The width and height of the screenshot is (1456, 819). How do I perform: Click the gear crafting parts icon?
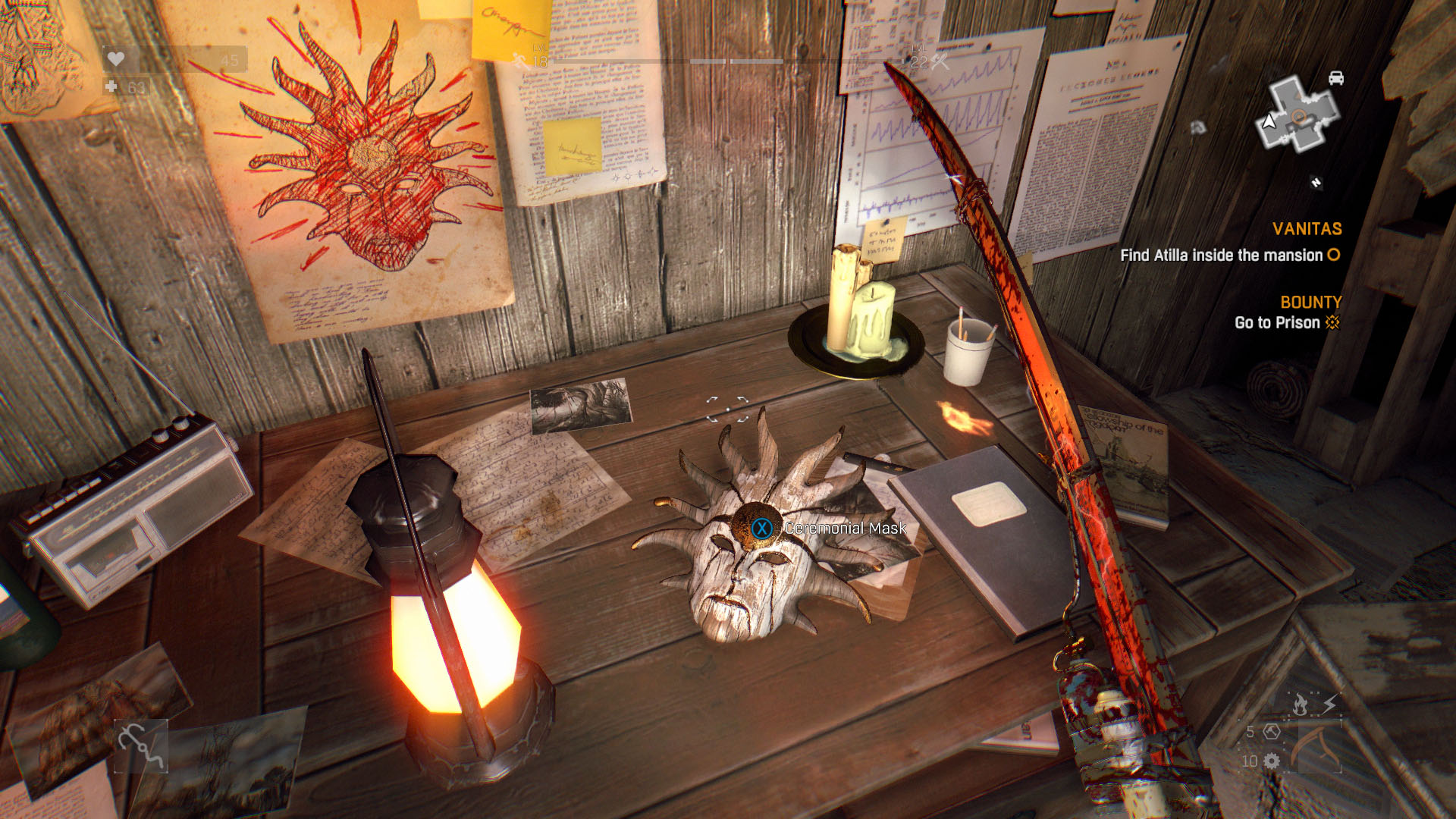[1272, 761]
